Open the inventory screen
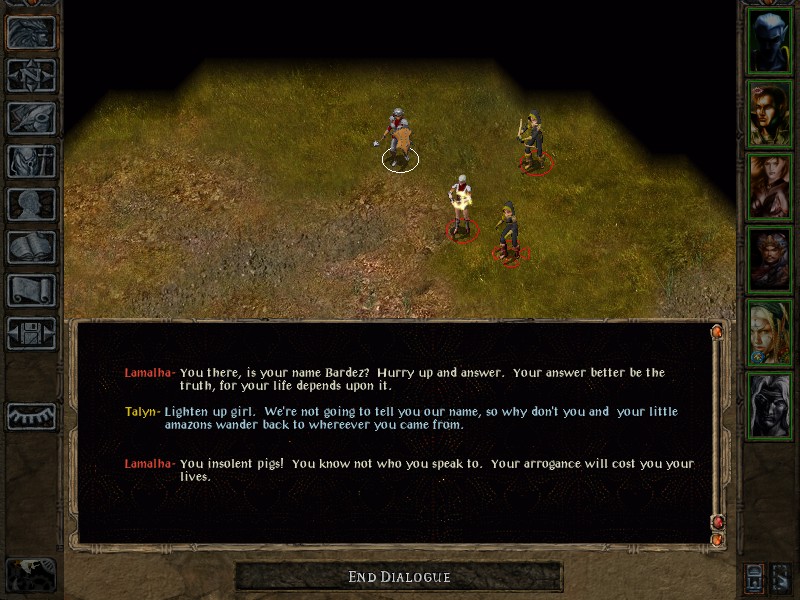The height and width of the screenshot is (600, 800). click(31, 161)
